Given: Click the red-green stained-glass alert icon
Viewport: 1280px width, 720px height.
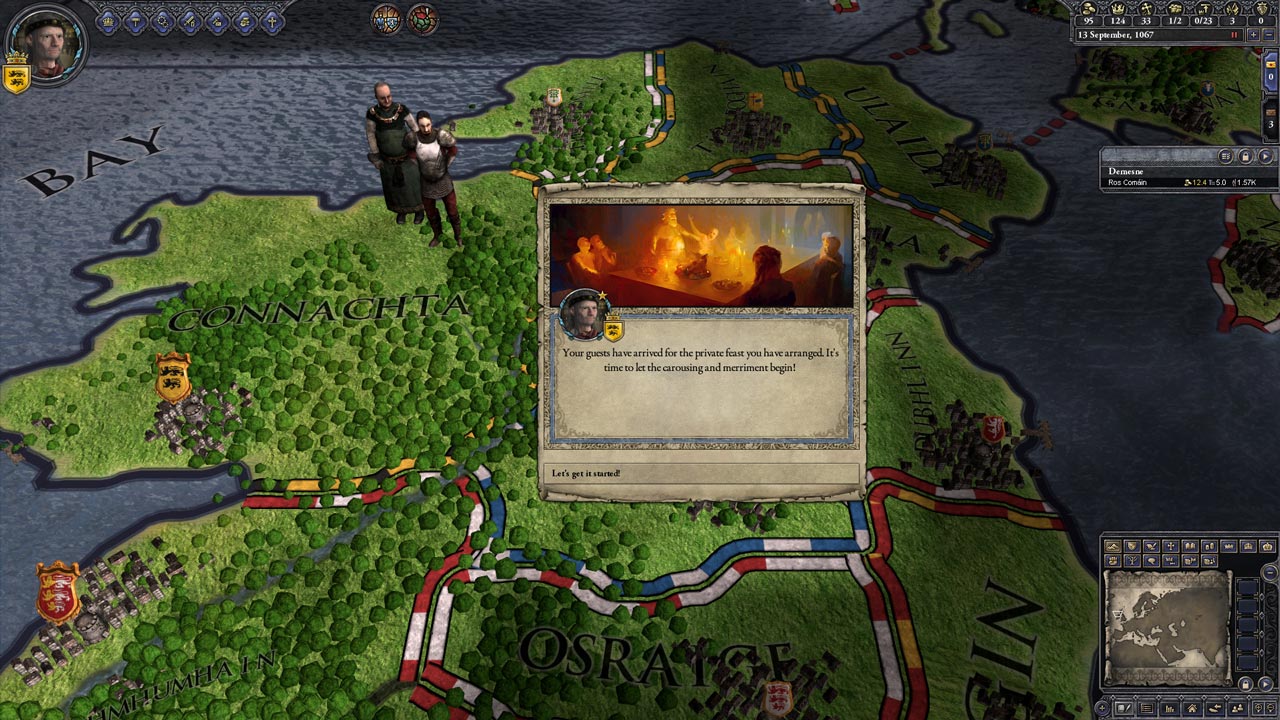Looking at the screenshot, I should click(423, 19).
